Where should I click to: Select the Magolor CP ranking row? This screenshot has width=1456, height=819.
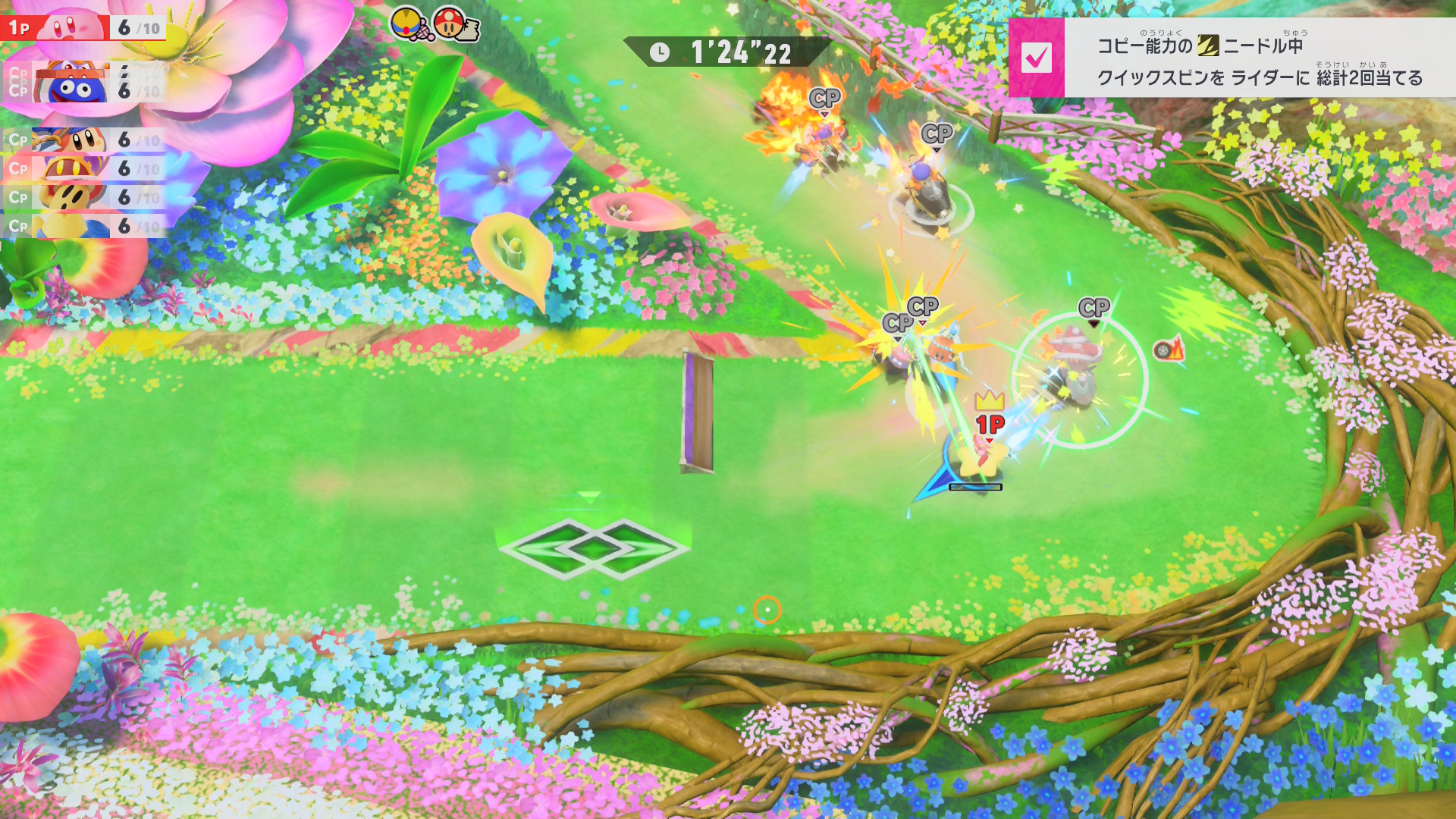click(x=83, y=168)
